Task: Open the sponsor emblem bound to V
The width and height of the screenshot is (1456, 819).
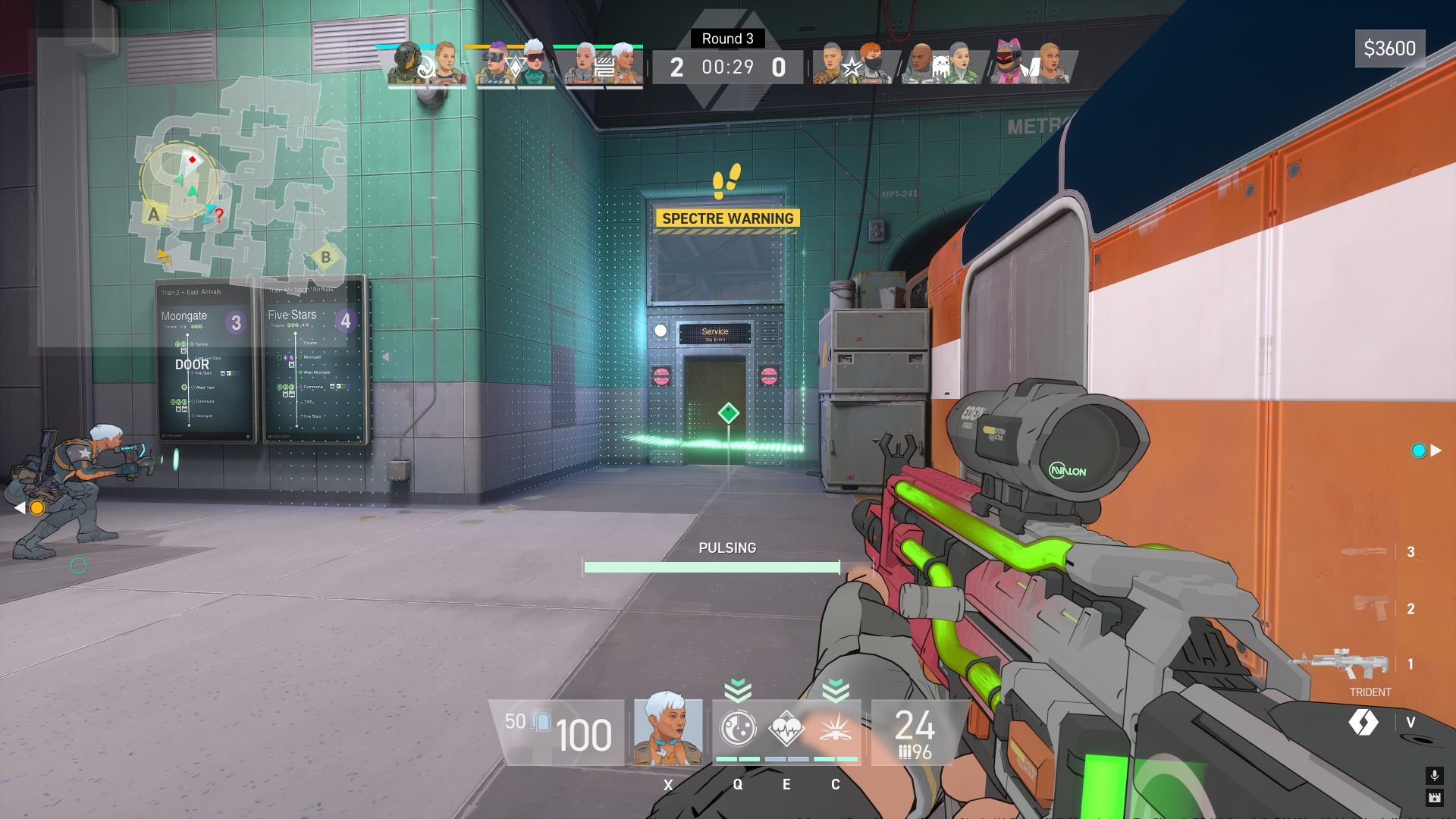Action: pyautogui.click(x=1363, y=723)
